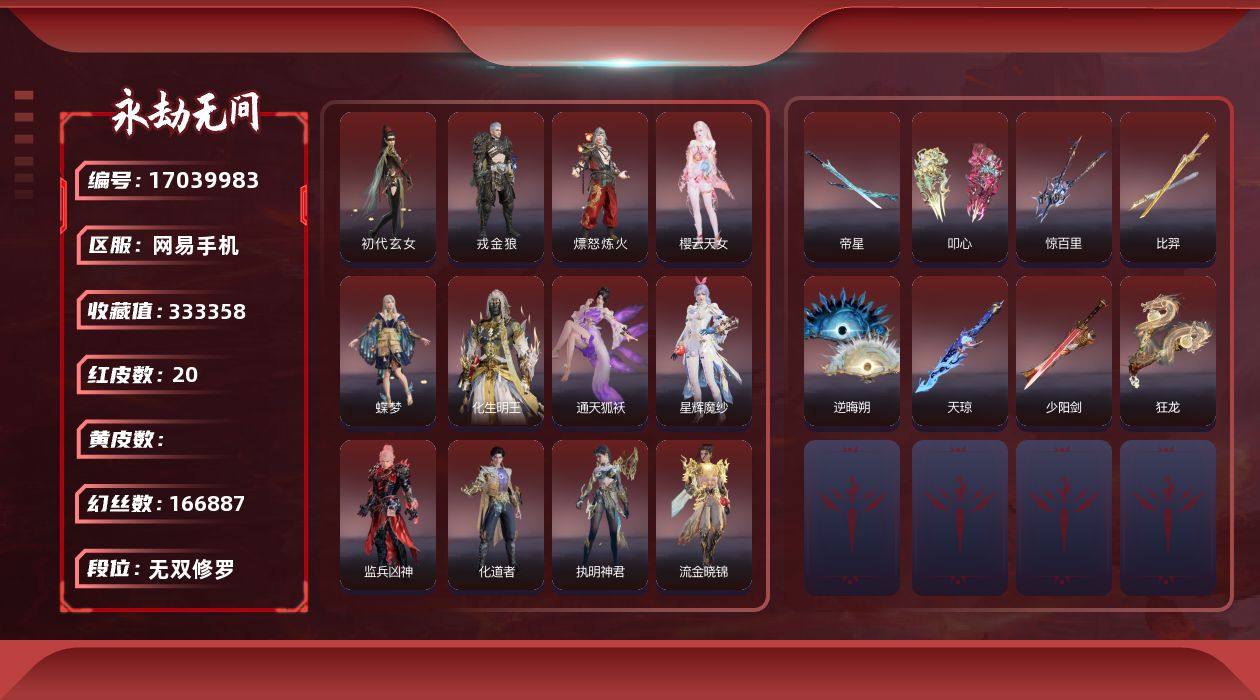Choose the 化生明王 skin card

496,351
